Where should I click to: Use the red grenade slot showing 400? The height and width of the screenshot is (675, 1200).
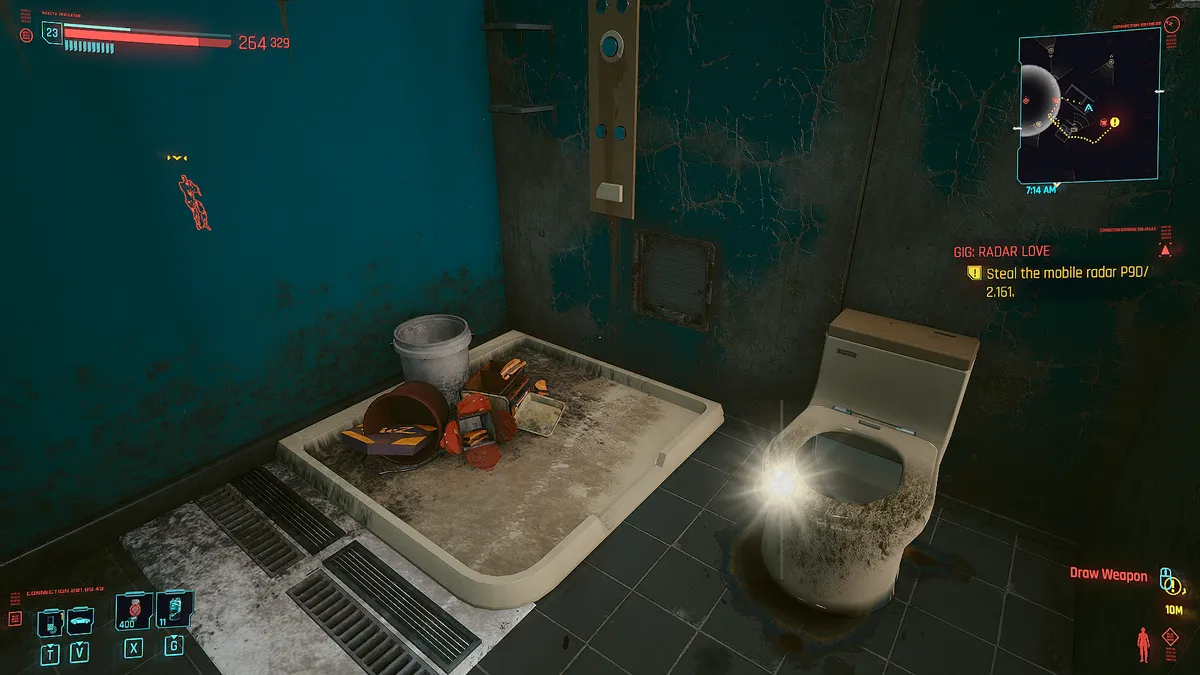(132, 610)
